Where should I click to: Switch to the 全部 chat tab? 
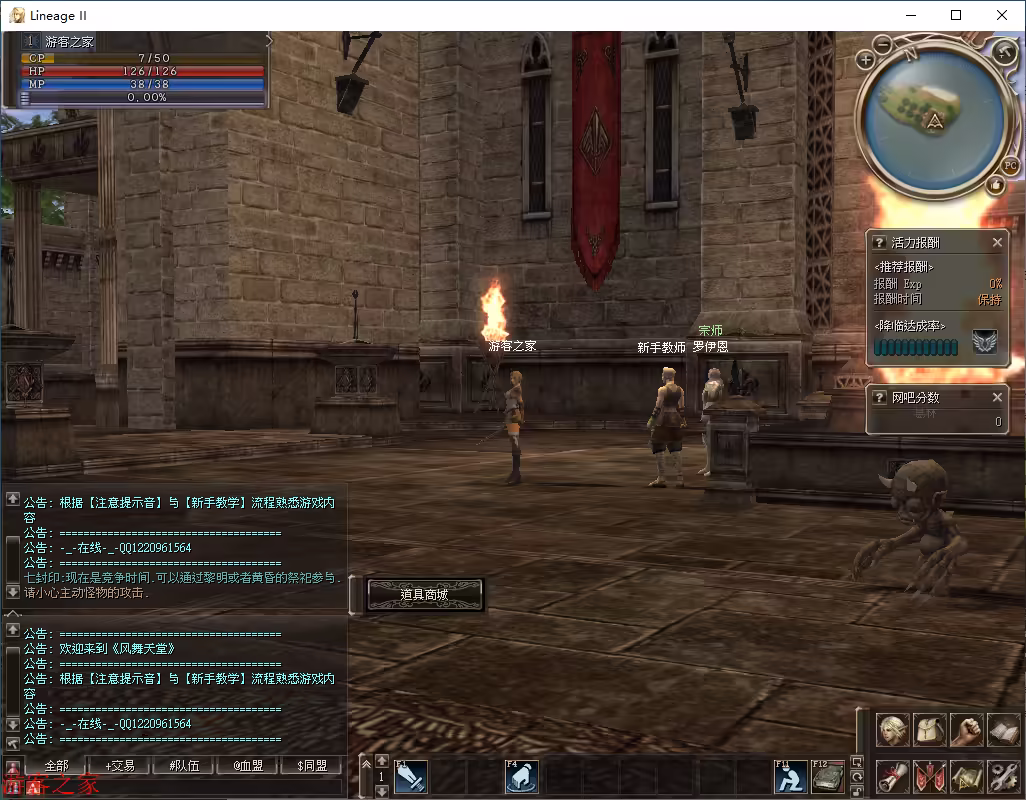[56, 766]
